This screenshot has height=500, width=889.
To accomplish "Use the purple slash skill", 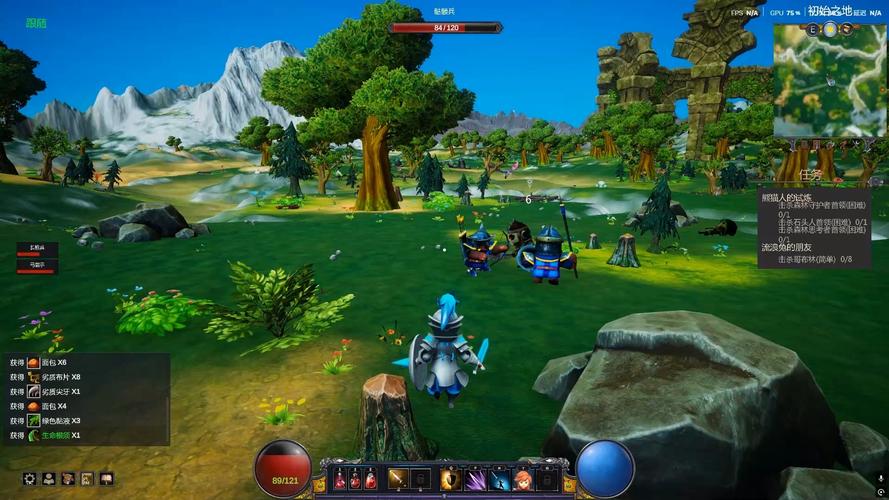I will 475,479.
